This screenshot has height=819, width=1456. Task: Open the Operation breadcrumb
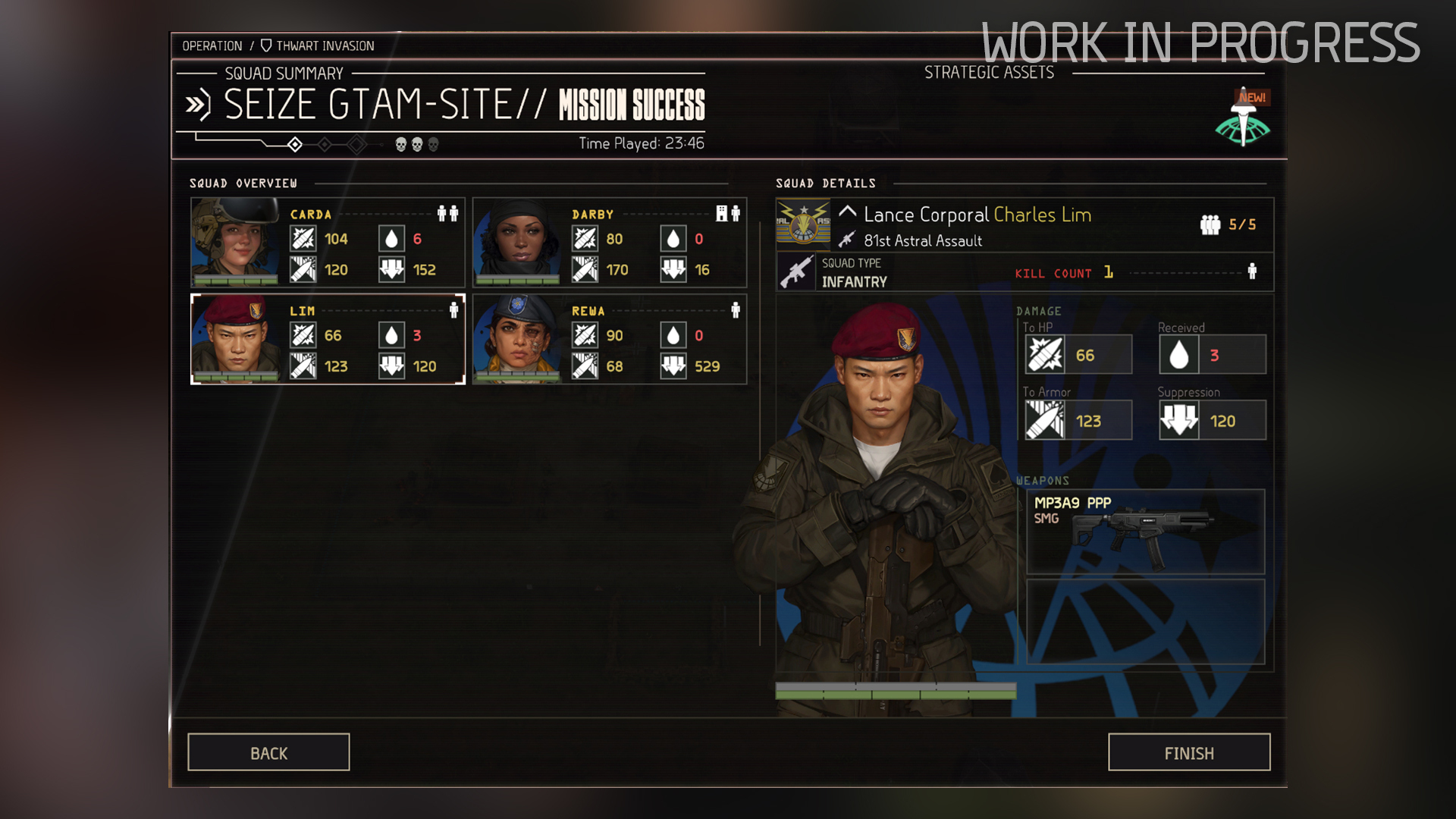(213, 45)
